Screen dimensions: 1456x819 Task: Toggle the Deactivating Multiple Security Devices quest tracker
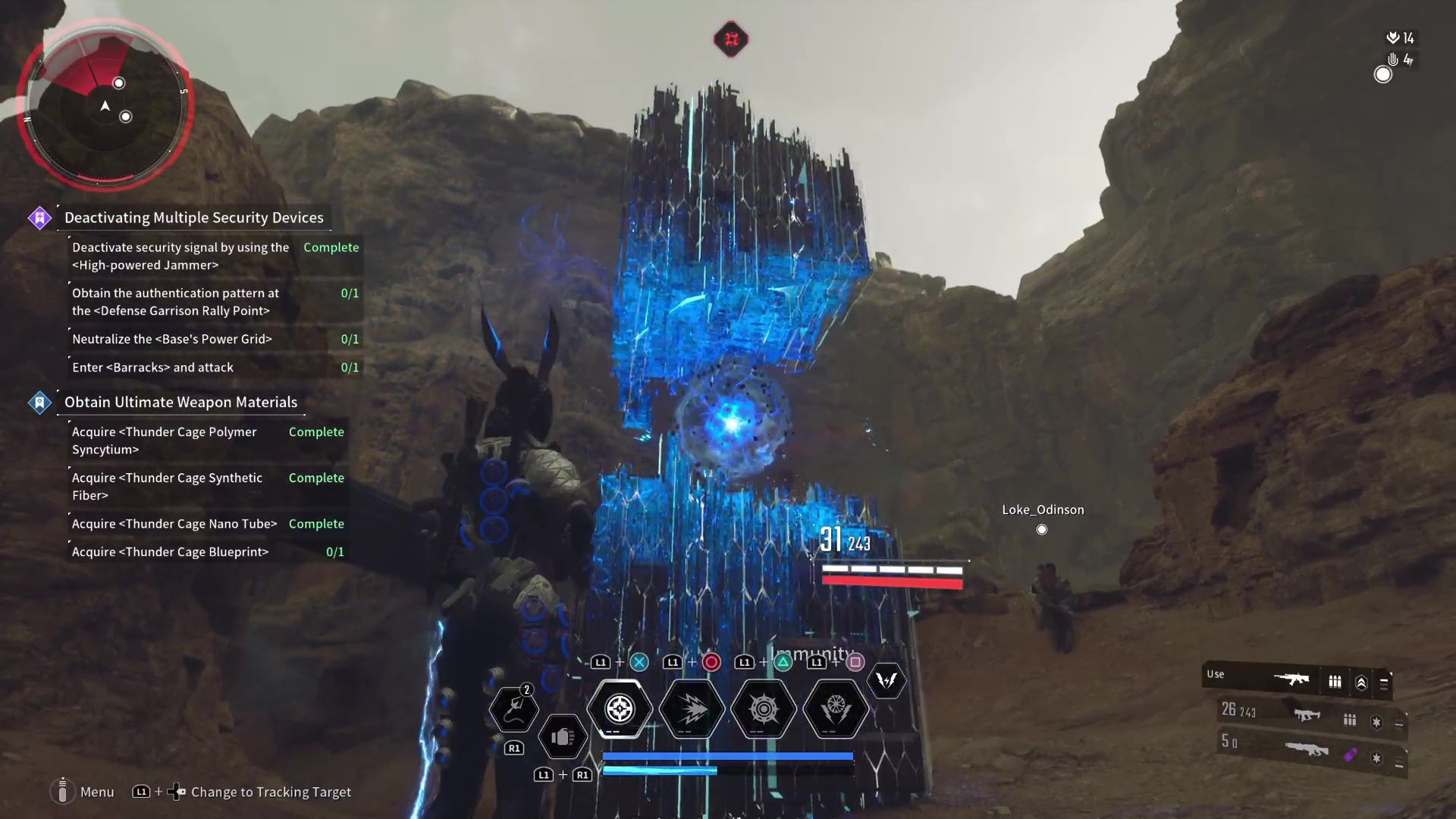point(193,218)
